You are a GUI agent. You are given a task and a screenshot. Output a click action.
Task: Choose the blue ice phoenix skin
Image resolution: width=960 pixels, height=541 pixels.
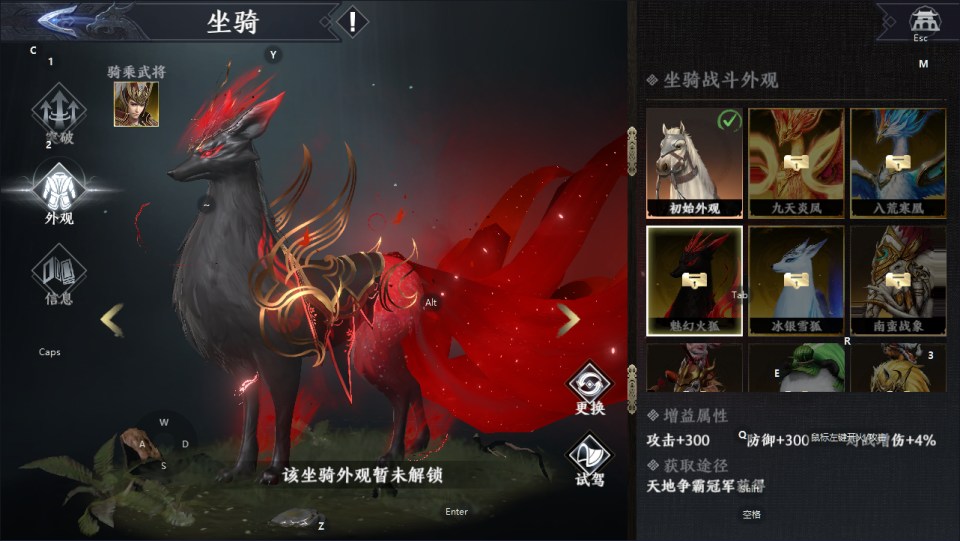(898, 163)
